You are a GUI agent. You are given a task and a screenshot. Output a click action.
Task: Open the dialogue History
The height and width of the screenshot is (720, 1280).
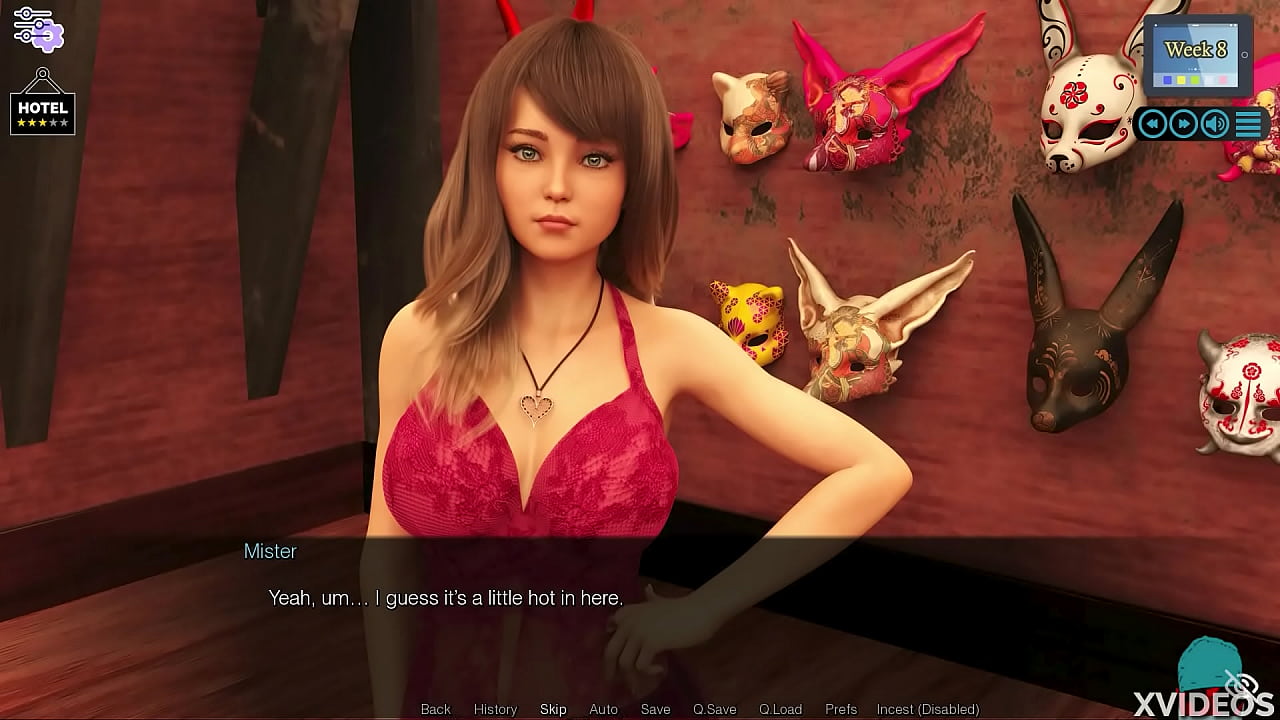[495, 709]
